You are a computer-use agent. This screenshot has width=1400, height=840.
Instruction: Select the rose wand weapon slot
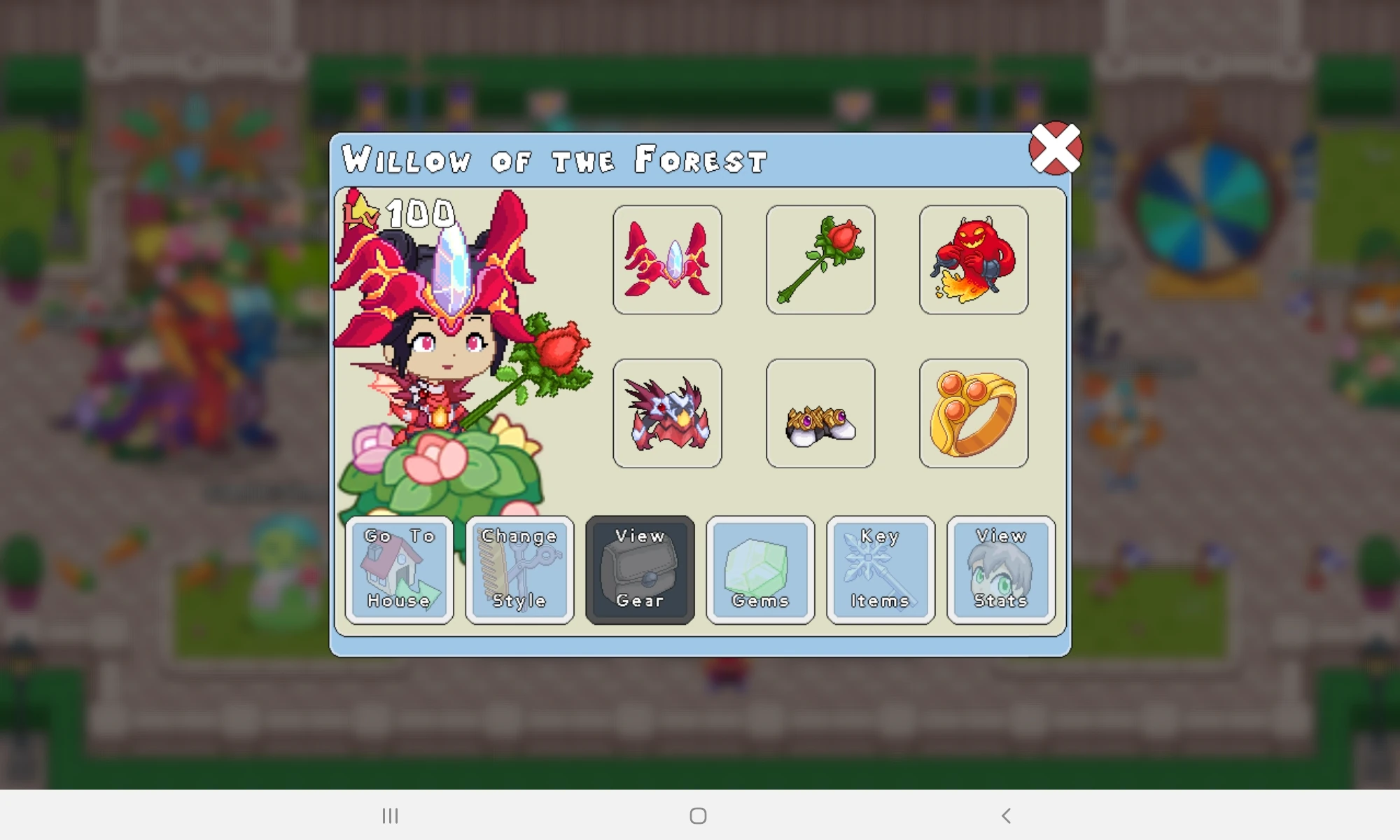click(x=820, y=260)
